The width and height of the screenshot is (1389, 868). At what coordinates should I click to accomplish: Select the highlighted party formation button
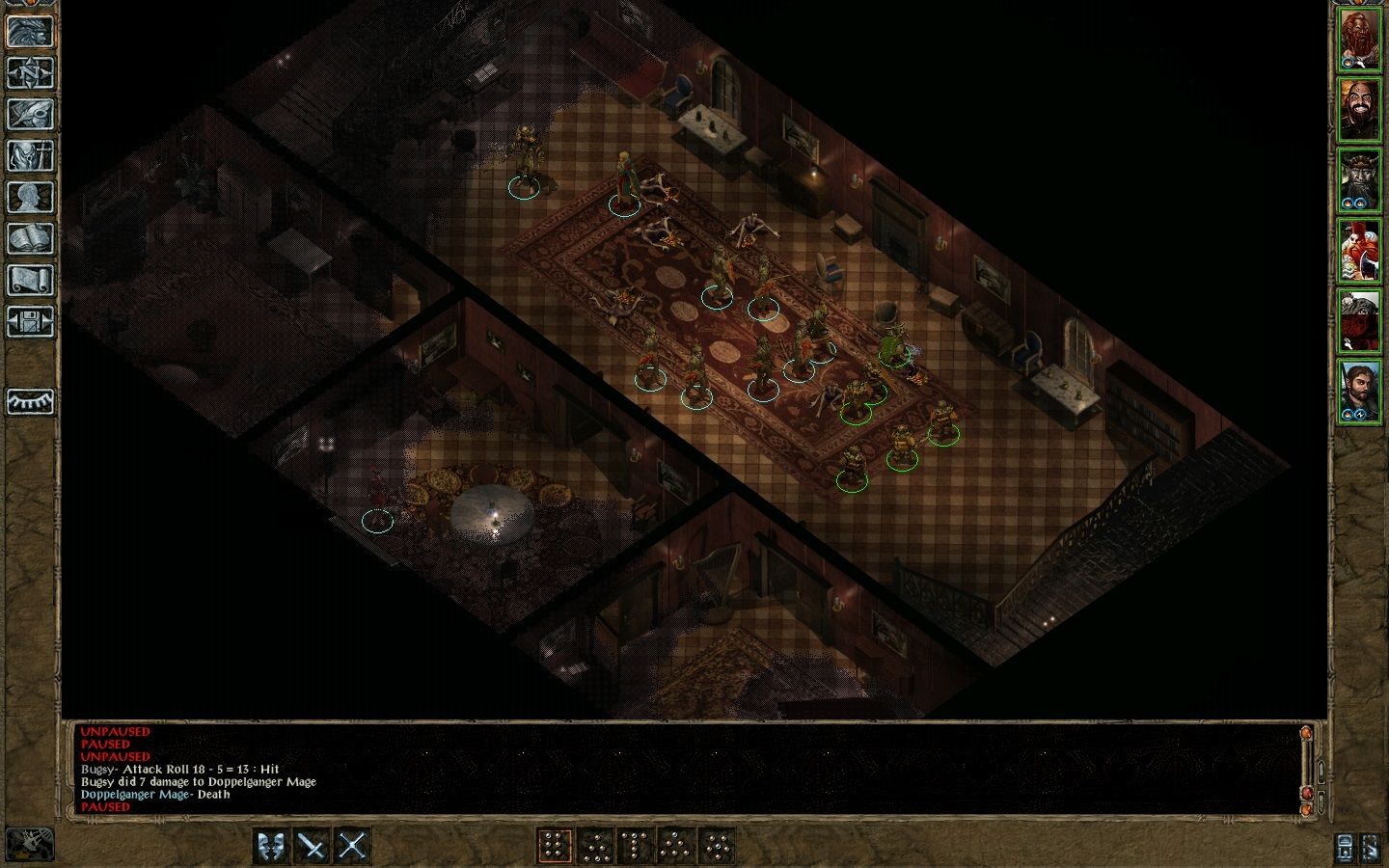(555, 846)
